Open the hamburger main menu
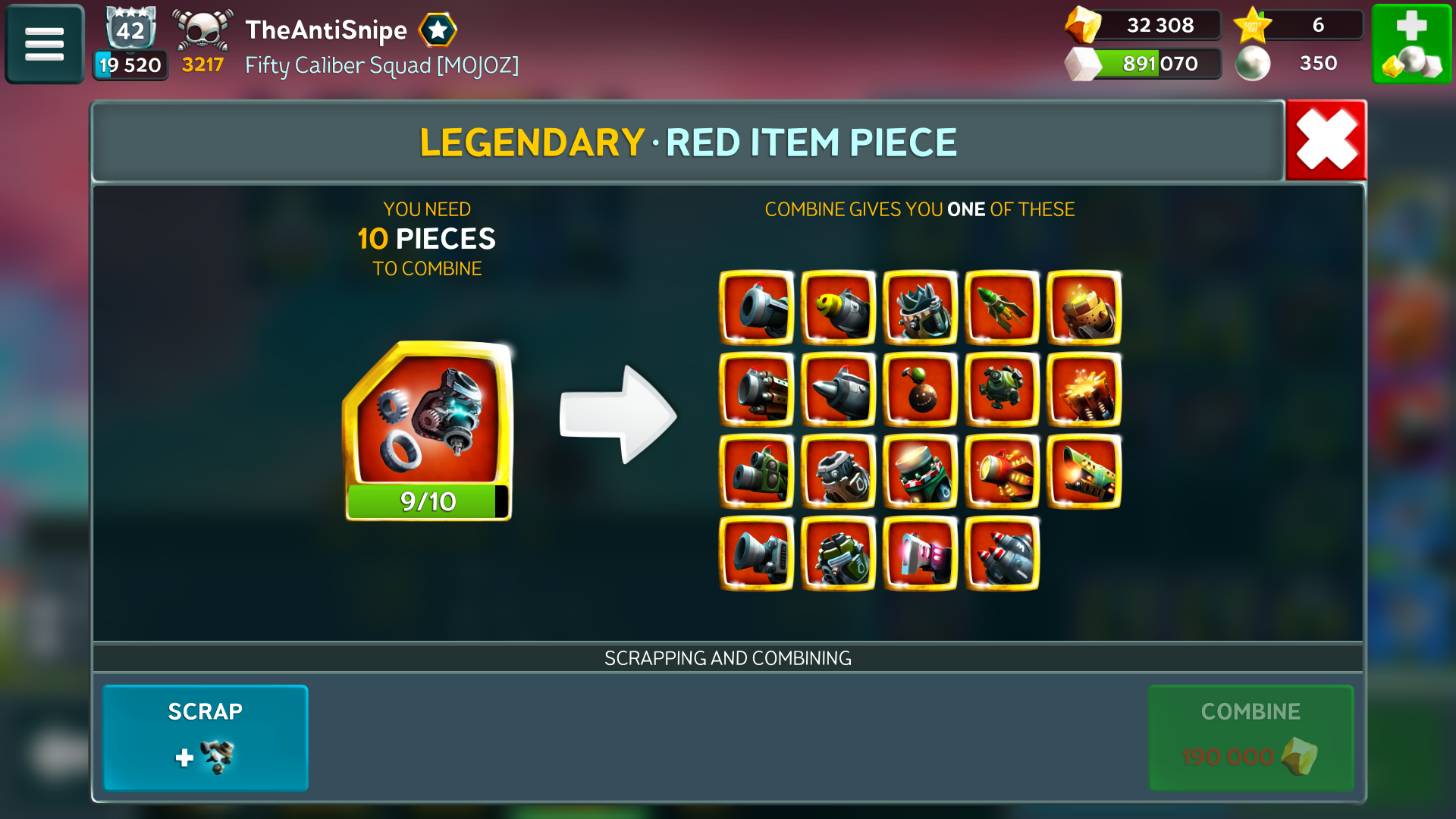This screenshot has height=819, width=1456. (45, 44)
